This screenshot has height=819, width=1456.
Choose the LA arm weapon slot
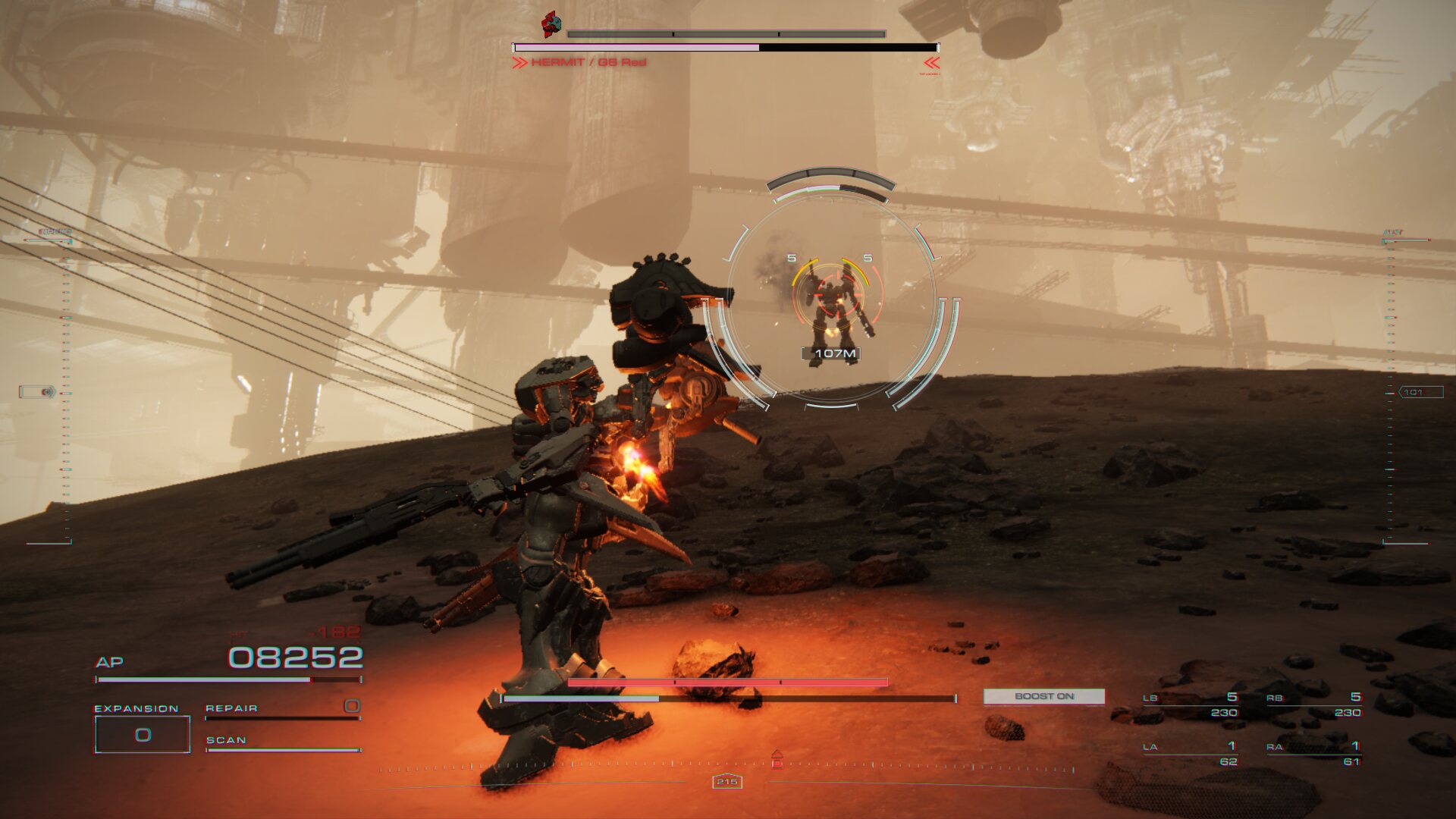(1191, 754)
